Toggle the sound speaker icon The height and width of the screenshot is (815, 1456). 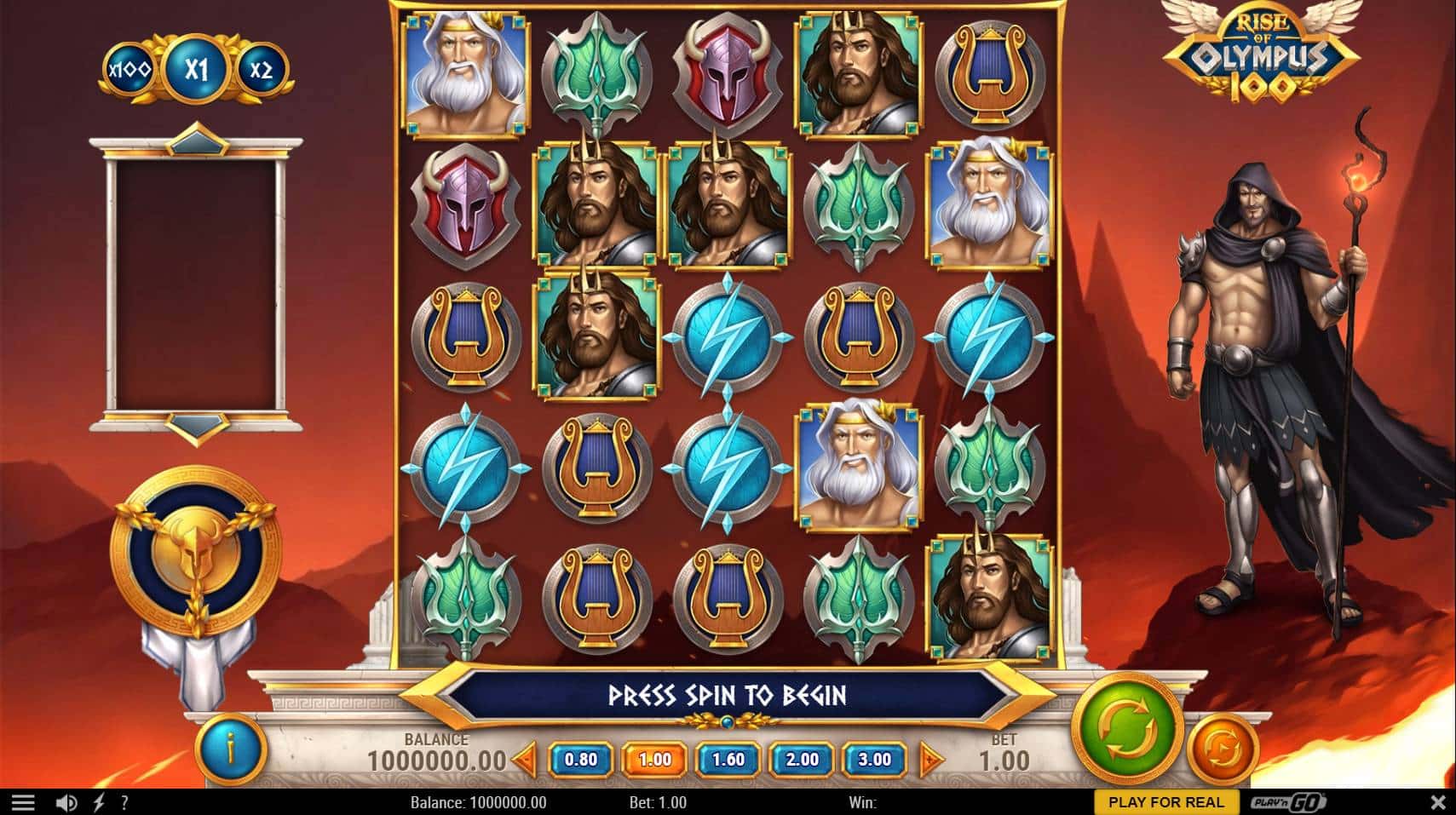66,802
